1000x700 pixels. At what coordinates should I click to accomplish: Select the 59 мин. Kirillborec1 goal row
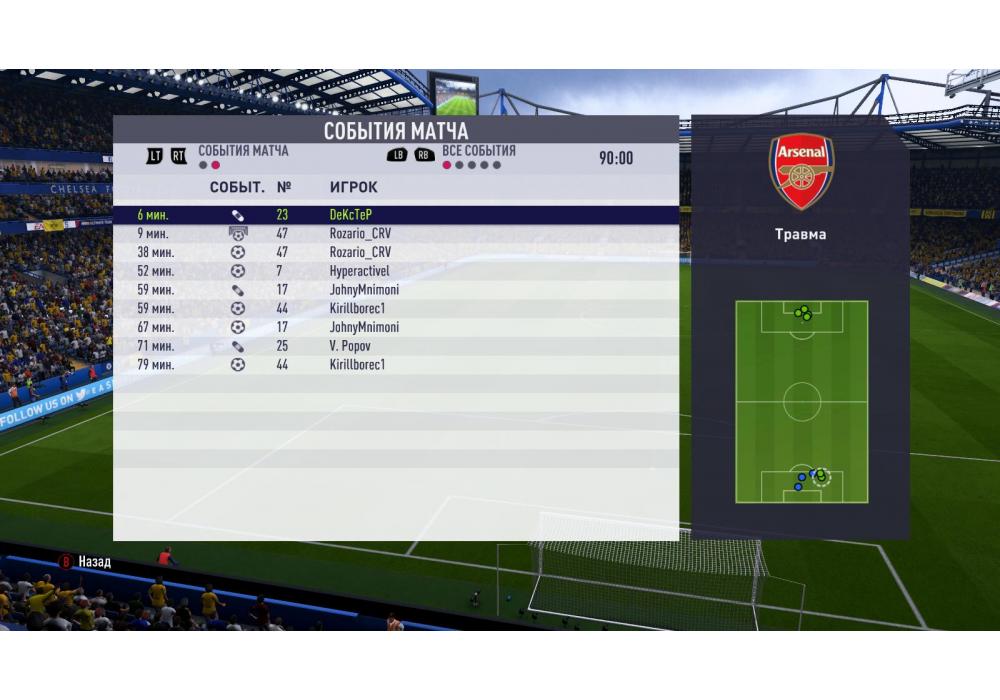[395, 308]
